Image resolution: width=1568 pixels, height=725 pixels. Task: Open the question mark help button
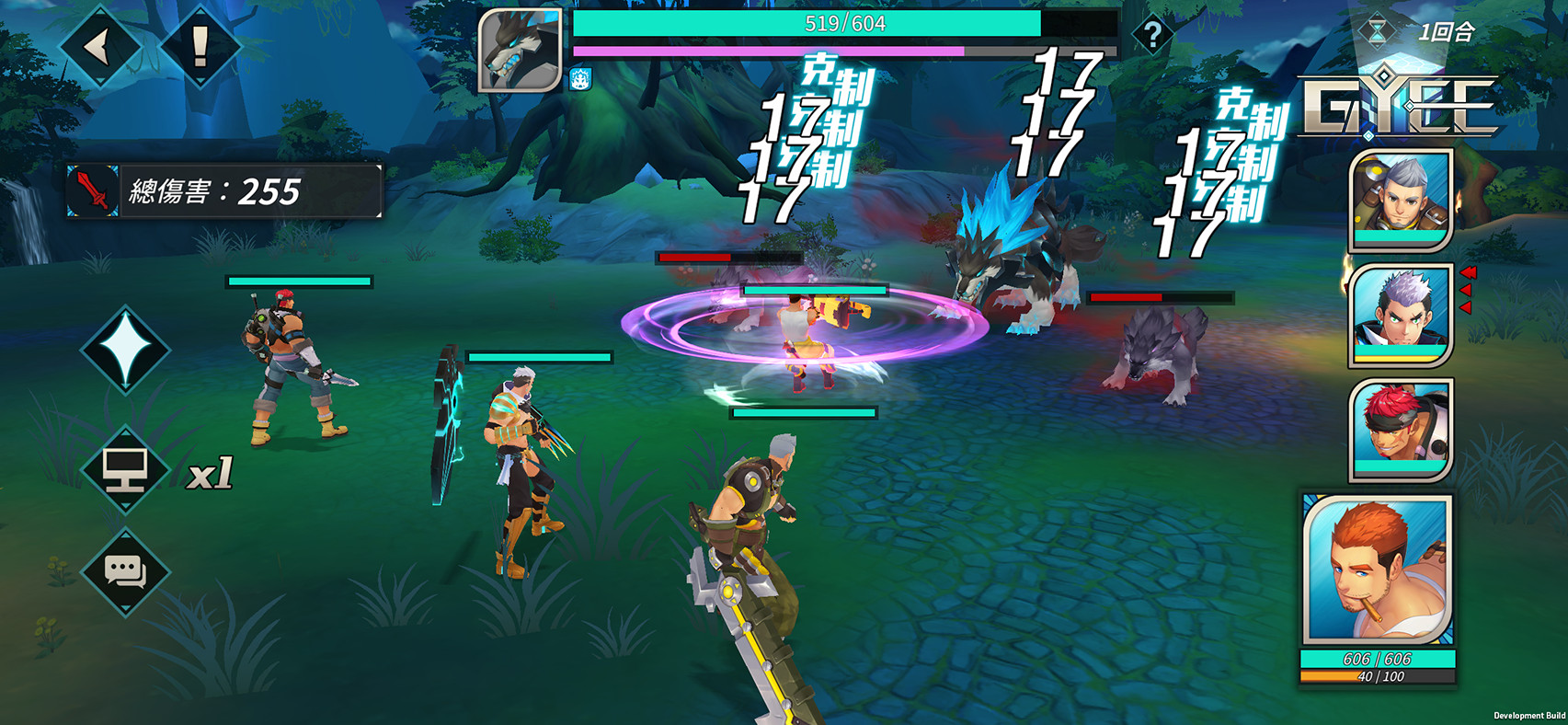[1152, 36]
